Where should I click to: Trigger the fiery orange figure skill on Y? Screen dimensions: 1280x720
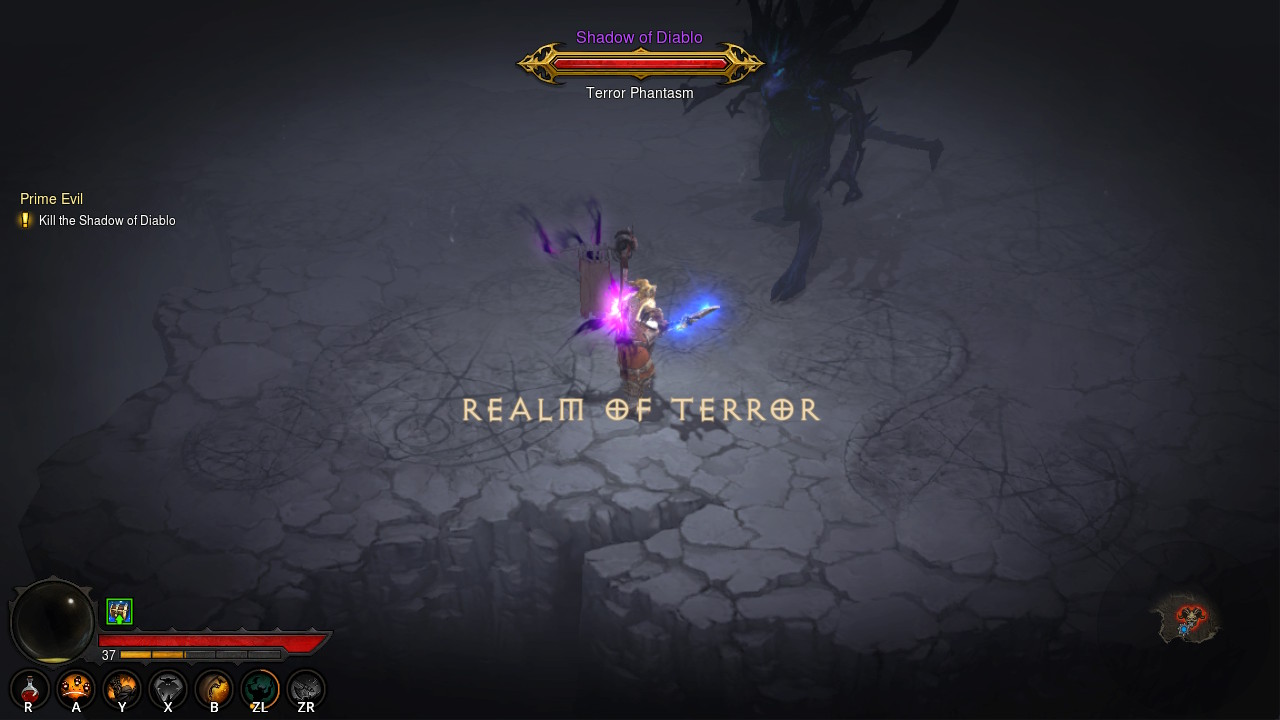point(122,688)
